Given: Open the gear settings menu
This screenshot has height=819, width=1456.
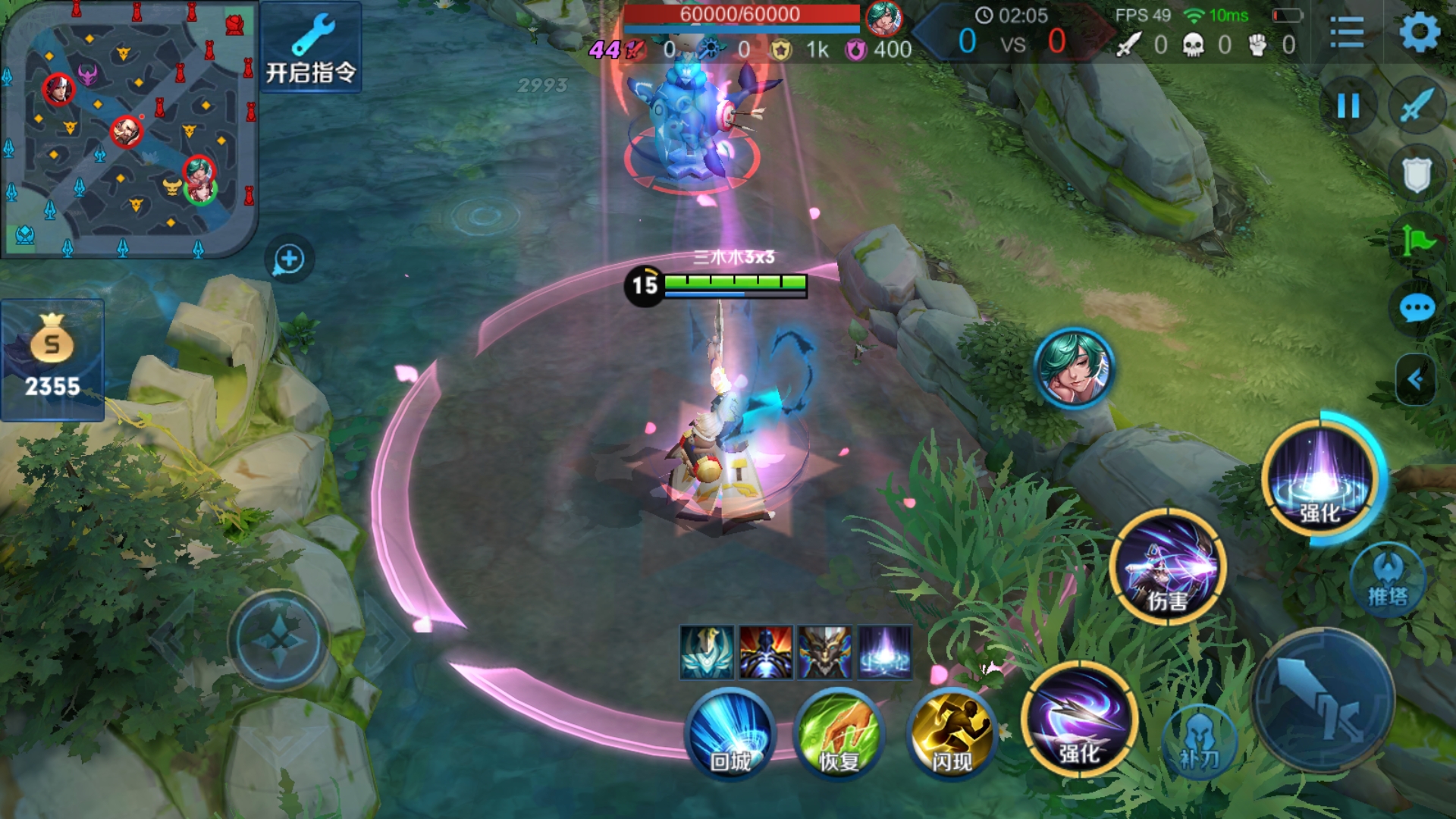Looking at the screenshot, I should [1419, 33].
